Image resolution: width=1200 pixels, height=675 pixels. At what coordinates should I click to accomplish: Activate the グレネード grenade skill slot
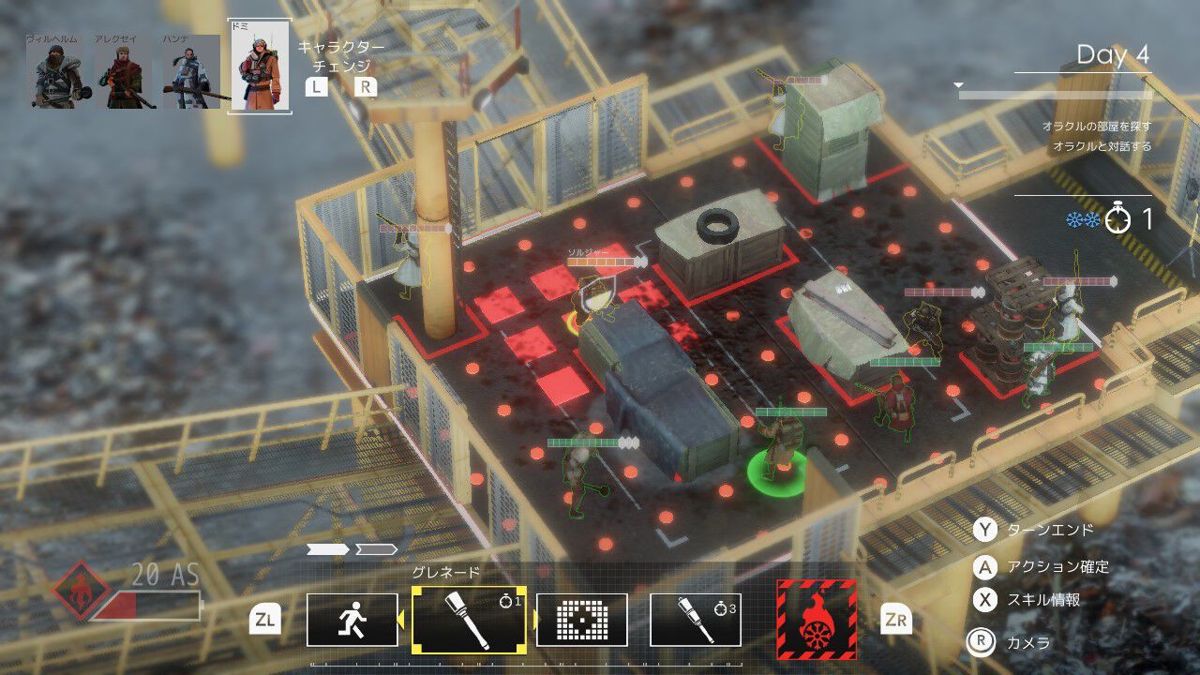tap(469, 619)
